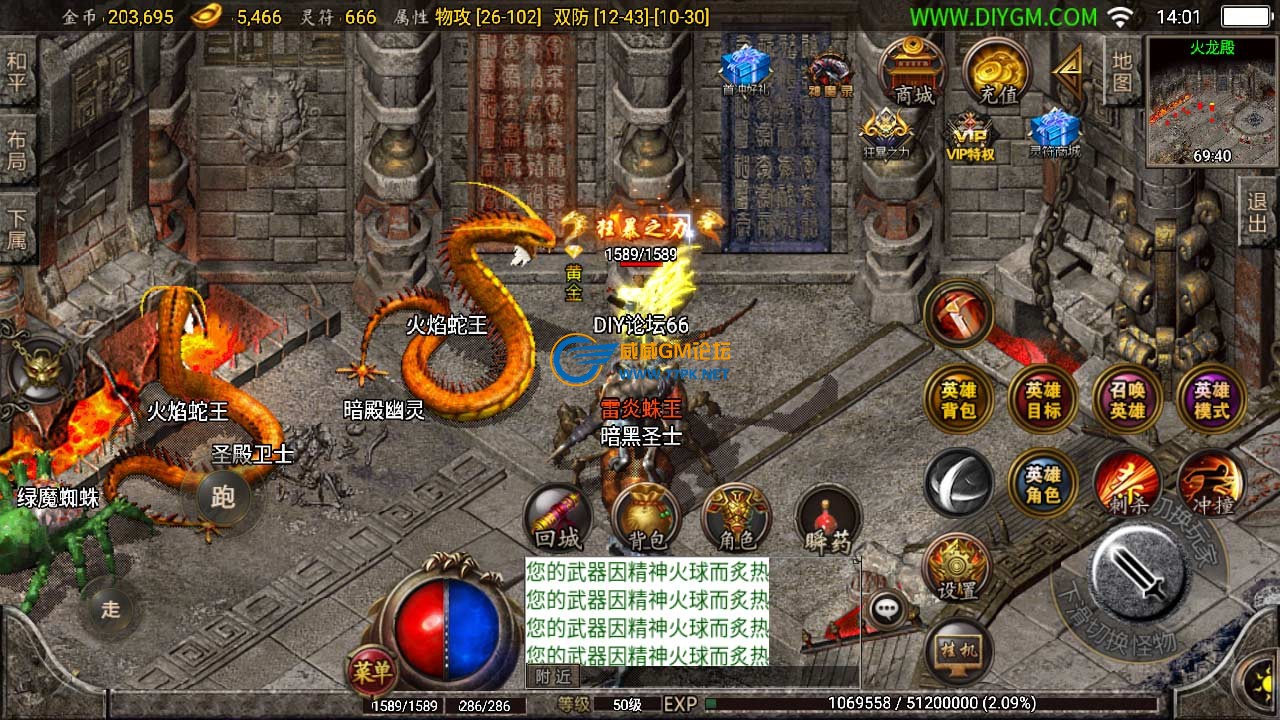Open the 角色 character sheet
The width and height of the screenshot is (1280, 720).
(x=736, y=518)
